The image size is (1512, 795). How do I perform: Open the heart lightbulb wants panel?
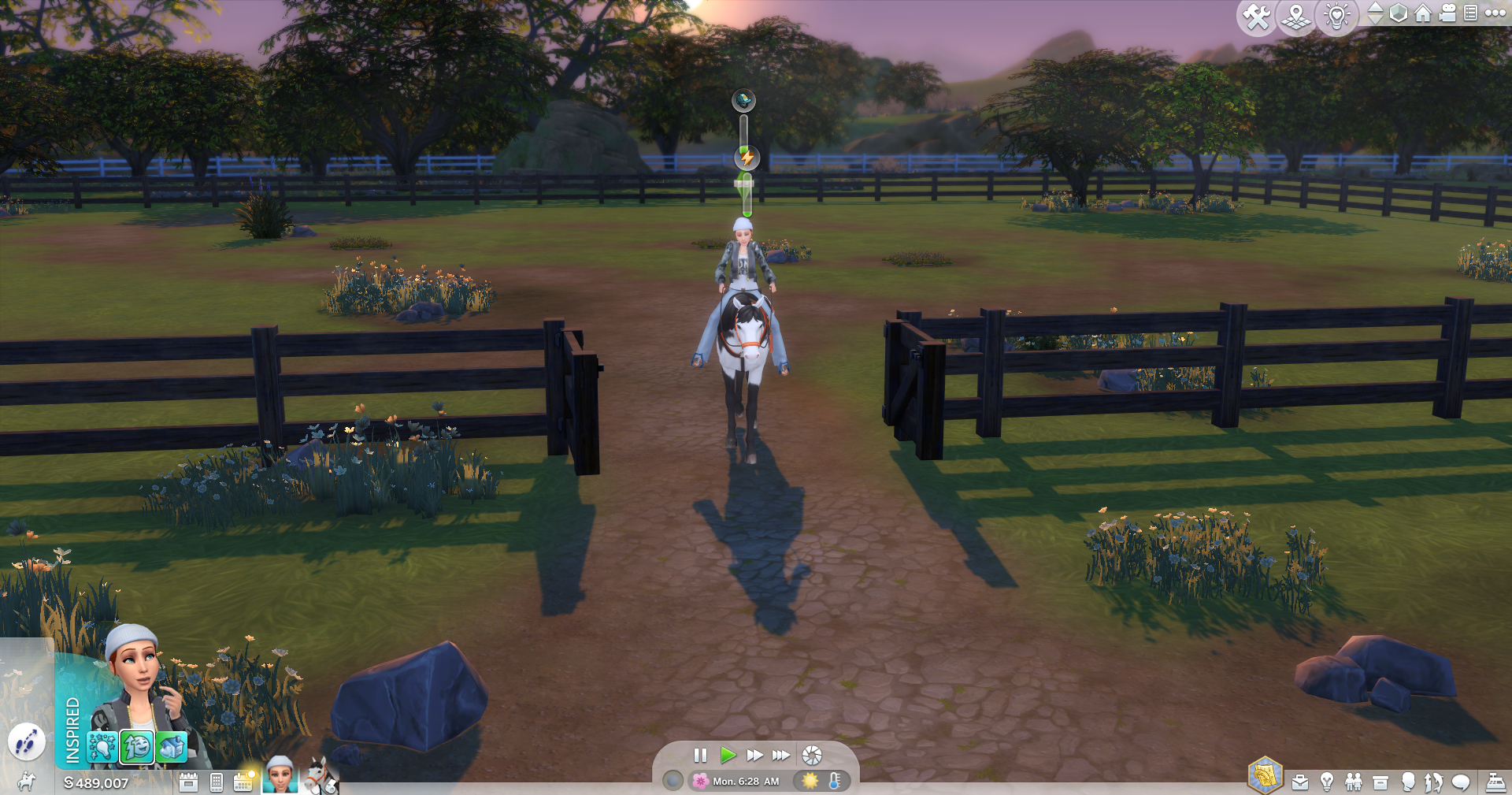(1336, 17)
